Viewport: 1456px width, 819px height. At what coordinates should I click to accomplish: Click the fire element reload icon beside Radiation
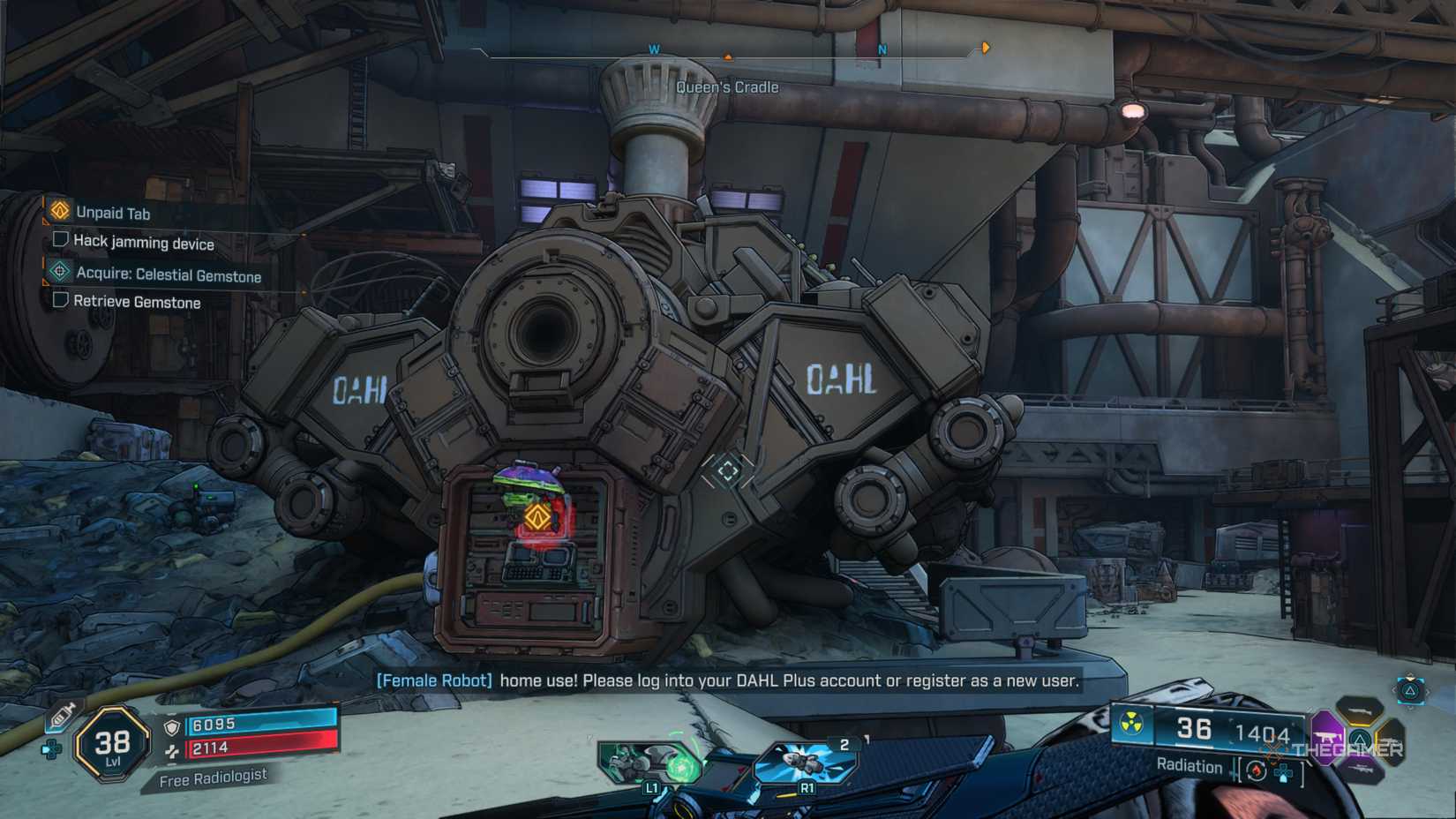pos(1257,770)
